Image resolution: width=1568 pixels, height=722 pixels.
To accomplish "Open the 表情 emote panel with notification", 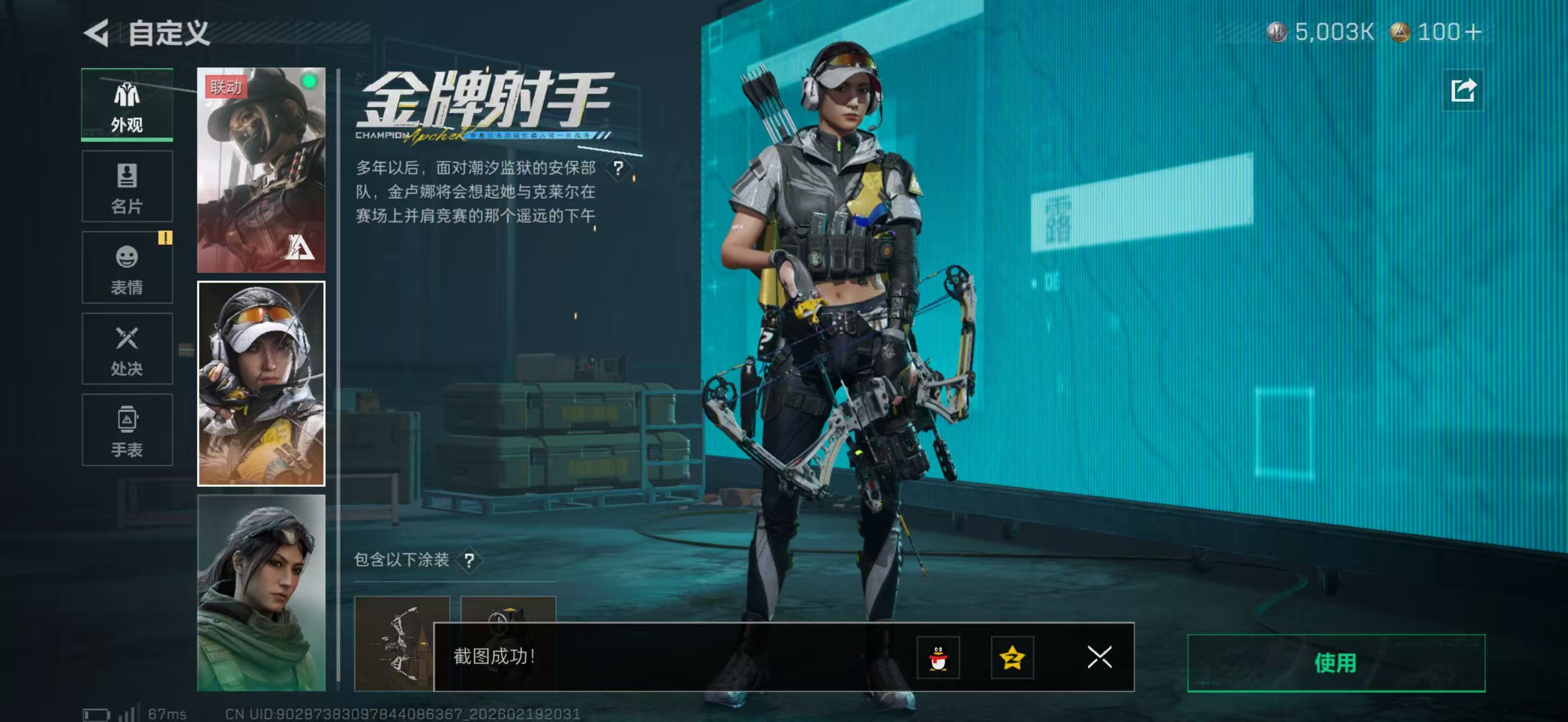I will [127, 268].
